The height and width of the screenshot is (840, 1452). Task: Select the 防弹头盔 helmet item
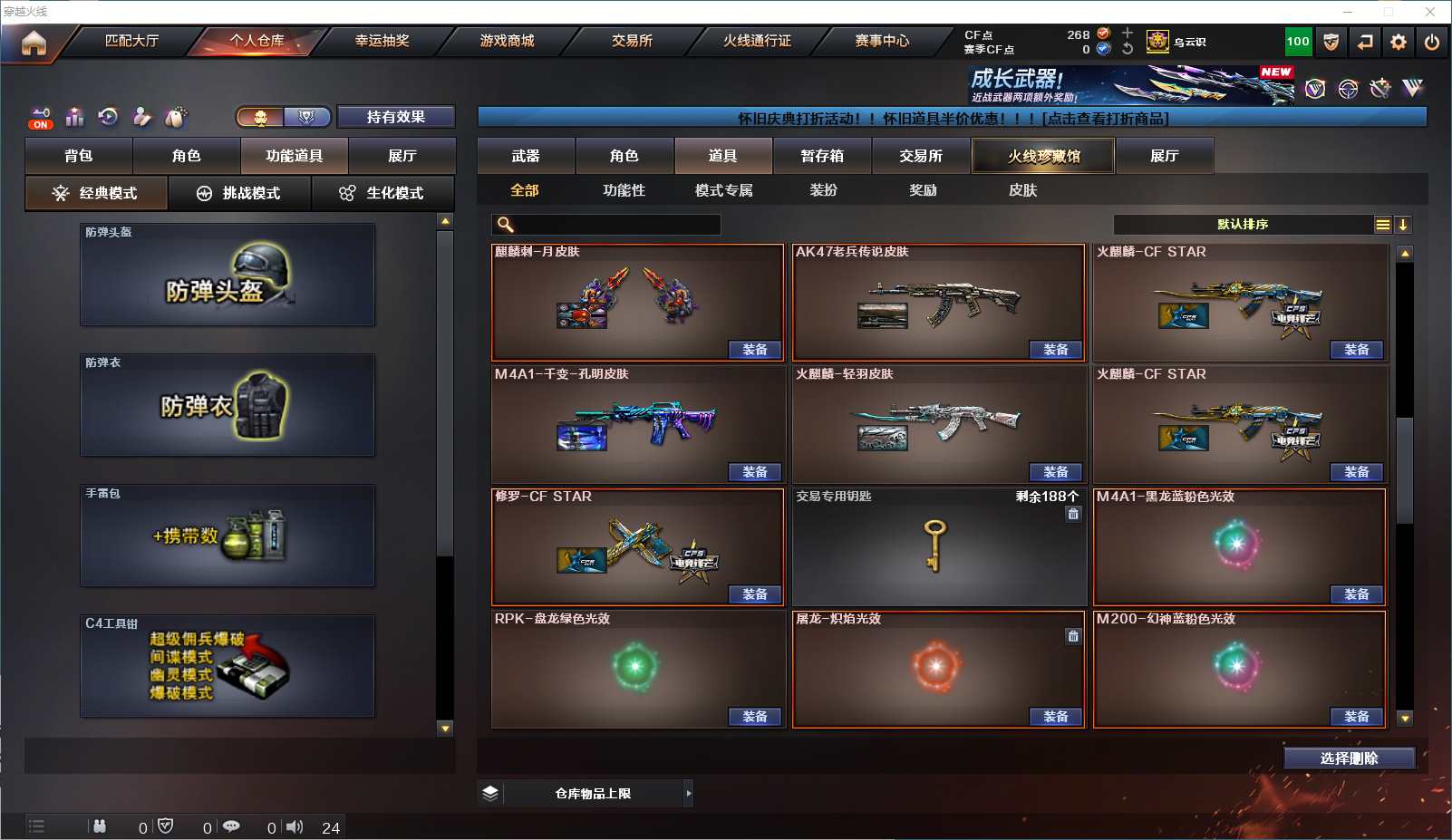tap(227, 275)
